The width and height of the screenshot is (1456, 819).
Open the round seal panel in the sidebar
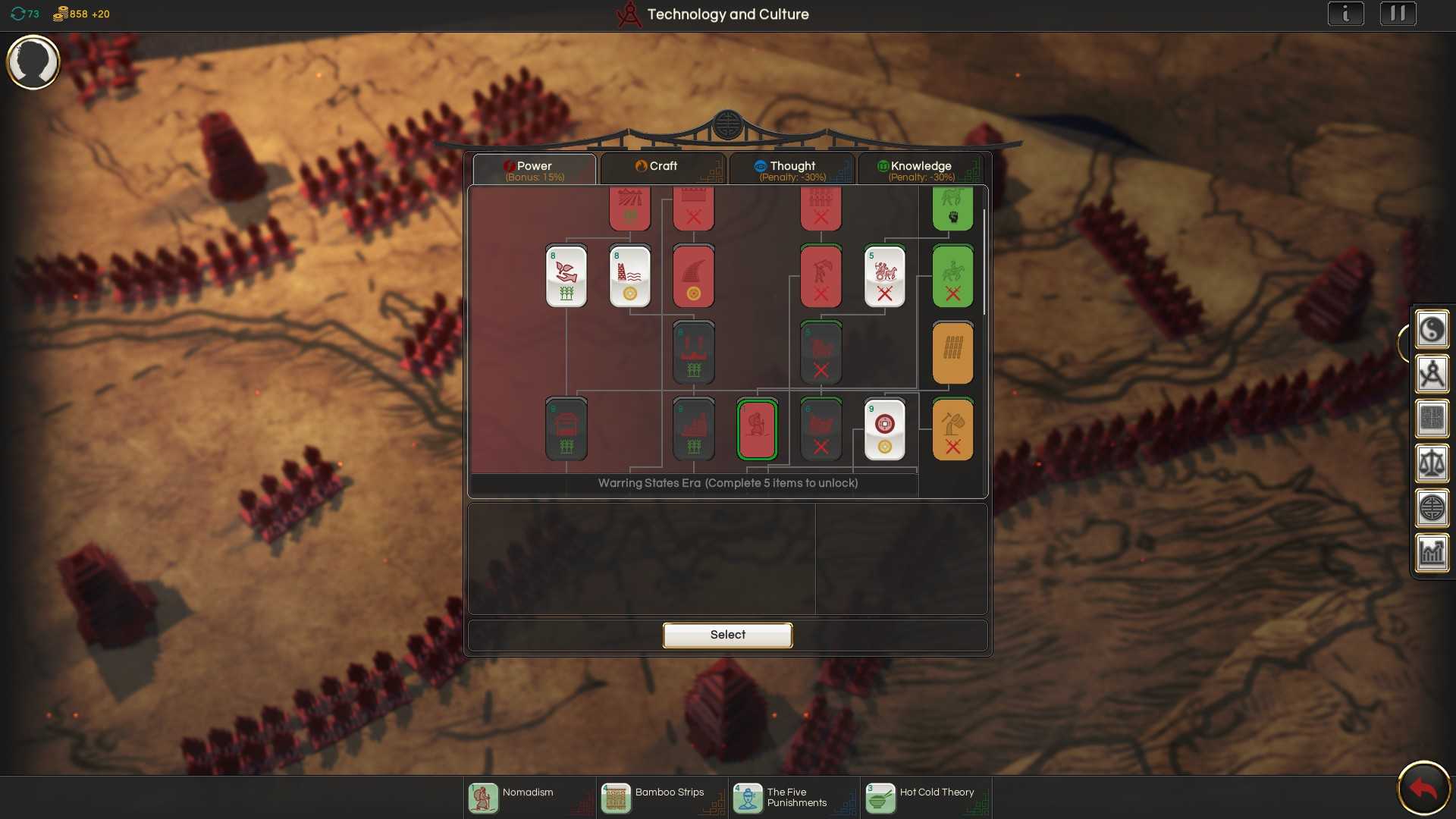(x=1432, y=508)
